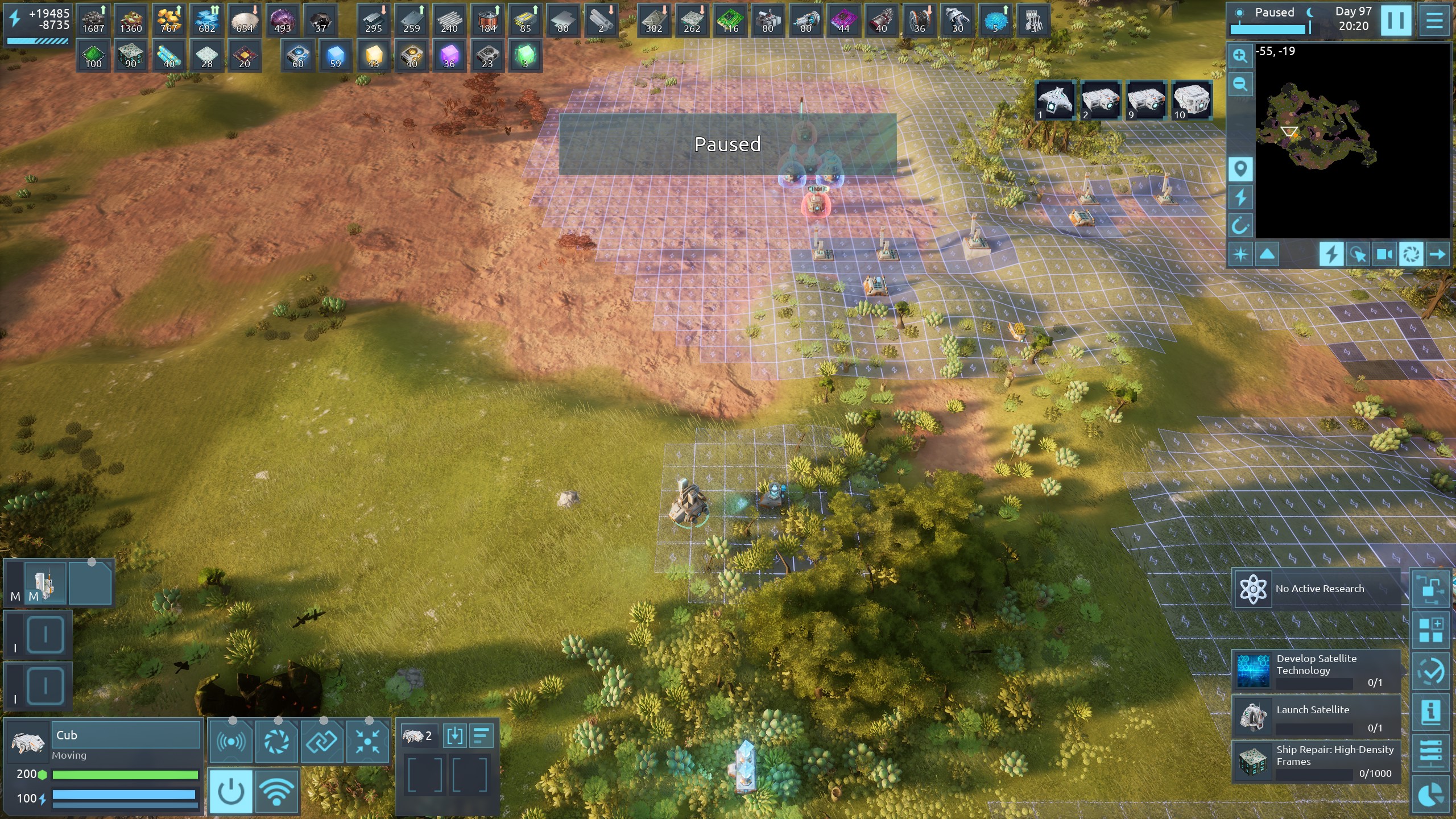Click the Cub name field
This screenshot has width=1456, height=819.
pos(126,735)
